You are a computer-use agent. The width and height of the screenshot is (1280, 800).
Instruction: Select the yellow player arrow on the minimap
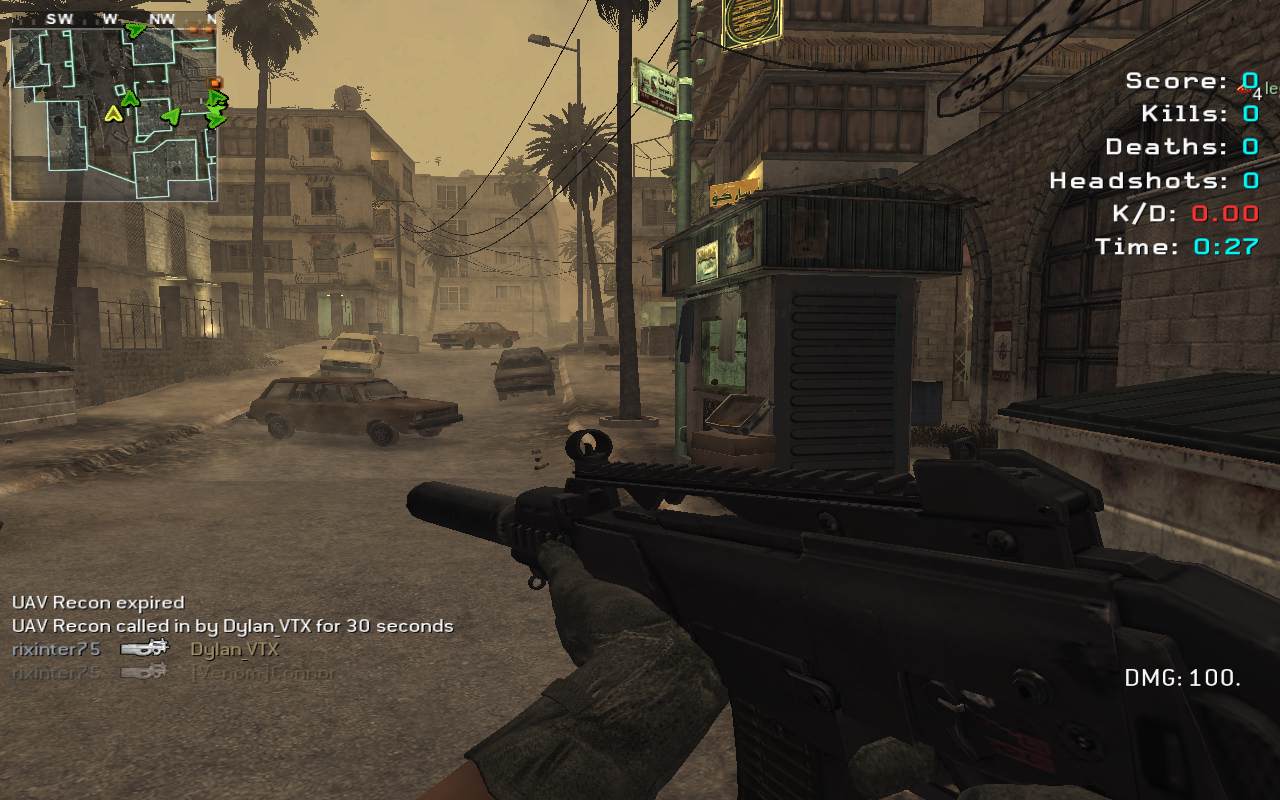click(x=114, y=114)
